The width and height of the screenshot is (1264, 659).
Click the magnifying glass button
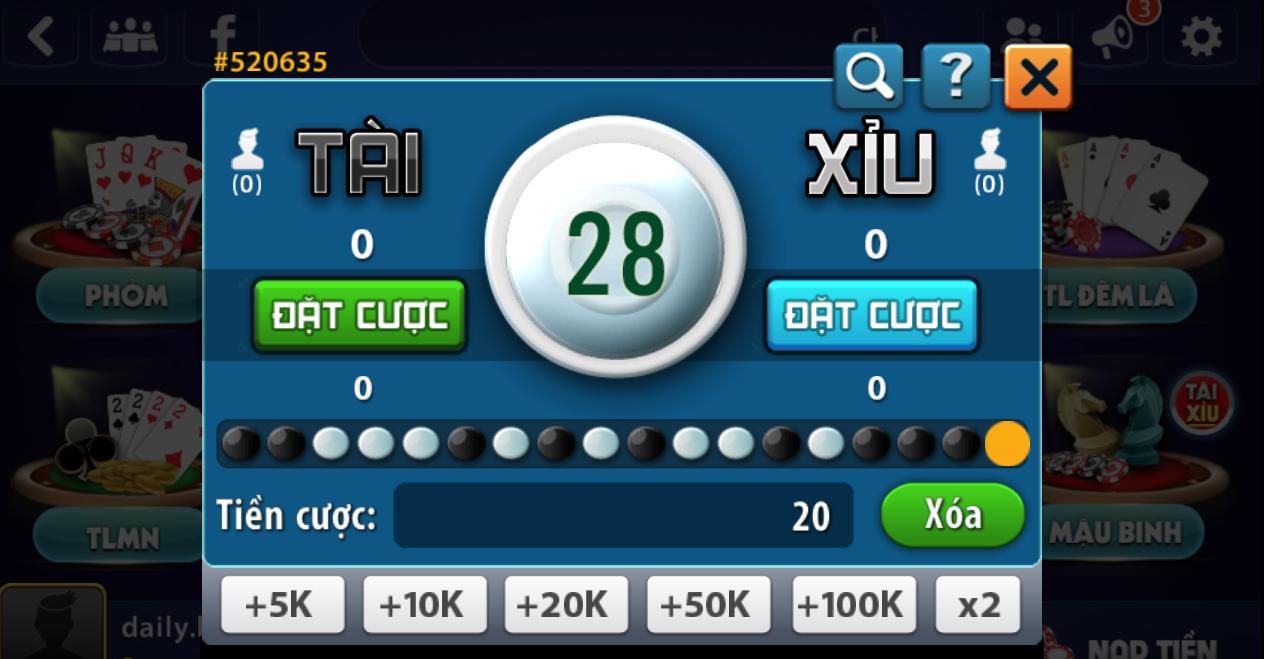pos(869,77)
